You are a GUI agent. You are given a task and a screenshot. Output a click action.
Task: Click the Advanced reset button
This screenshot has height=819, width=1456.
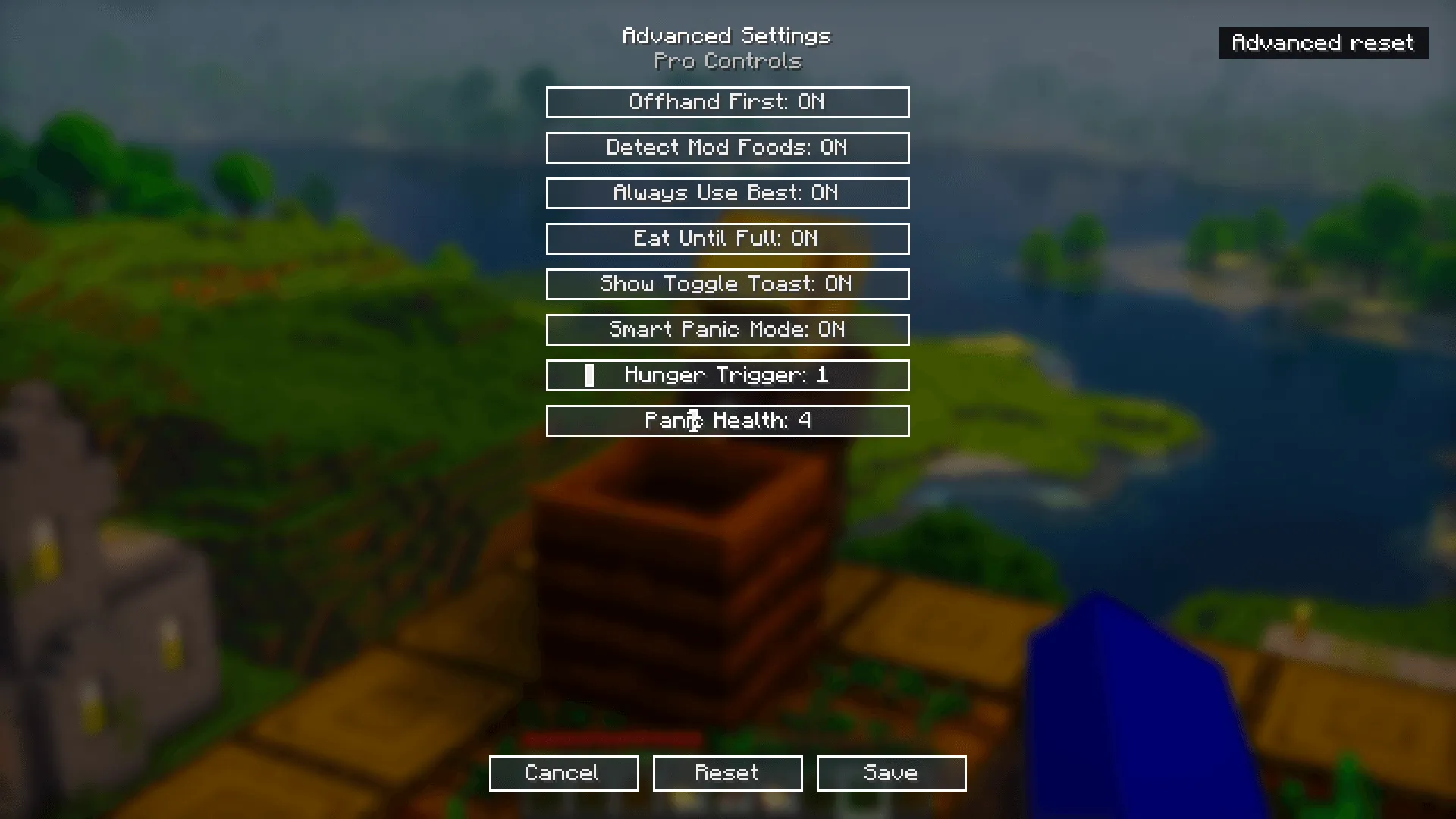pyautogui.click(x=1323, y=43)
